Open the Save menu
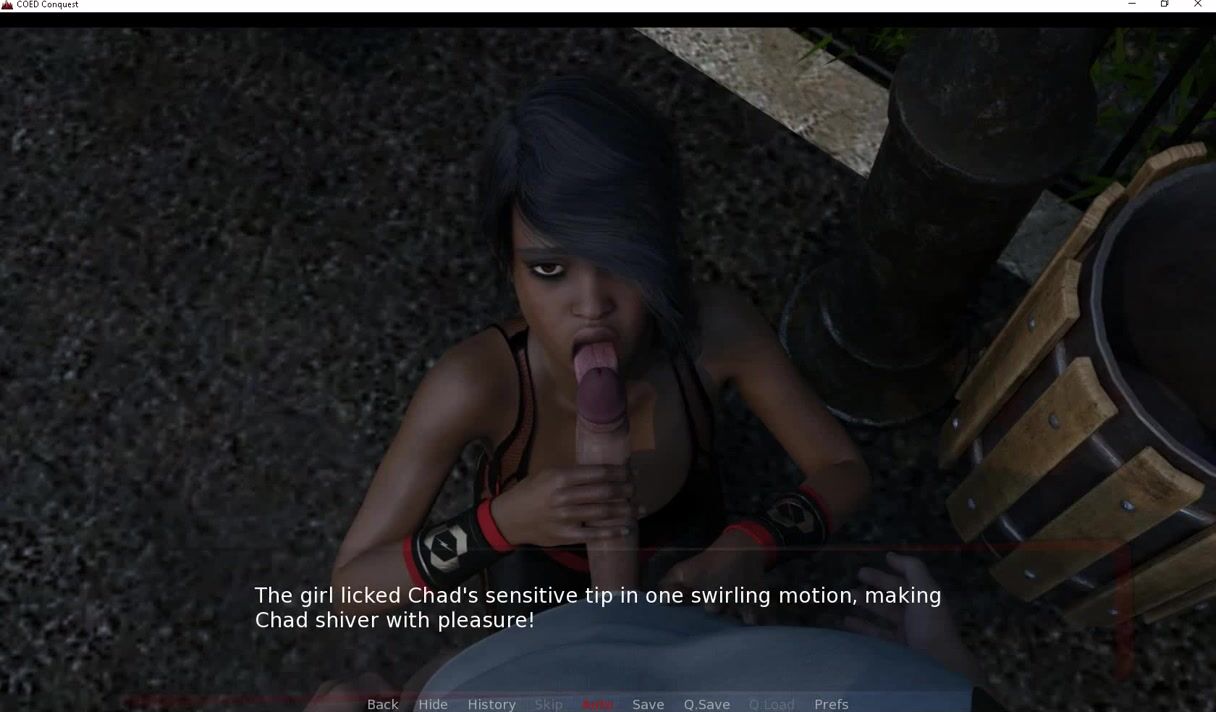 pos(648,704)
